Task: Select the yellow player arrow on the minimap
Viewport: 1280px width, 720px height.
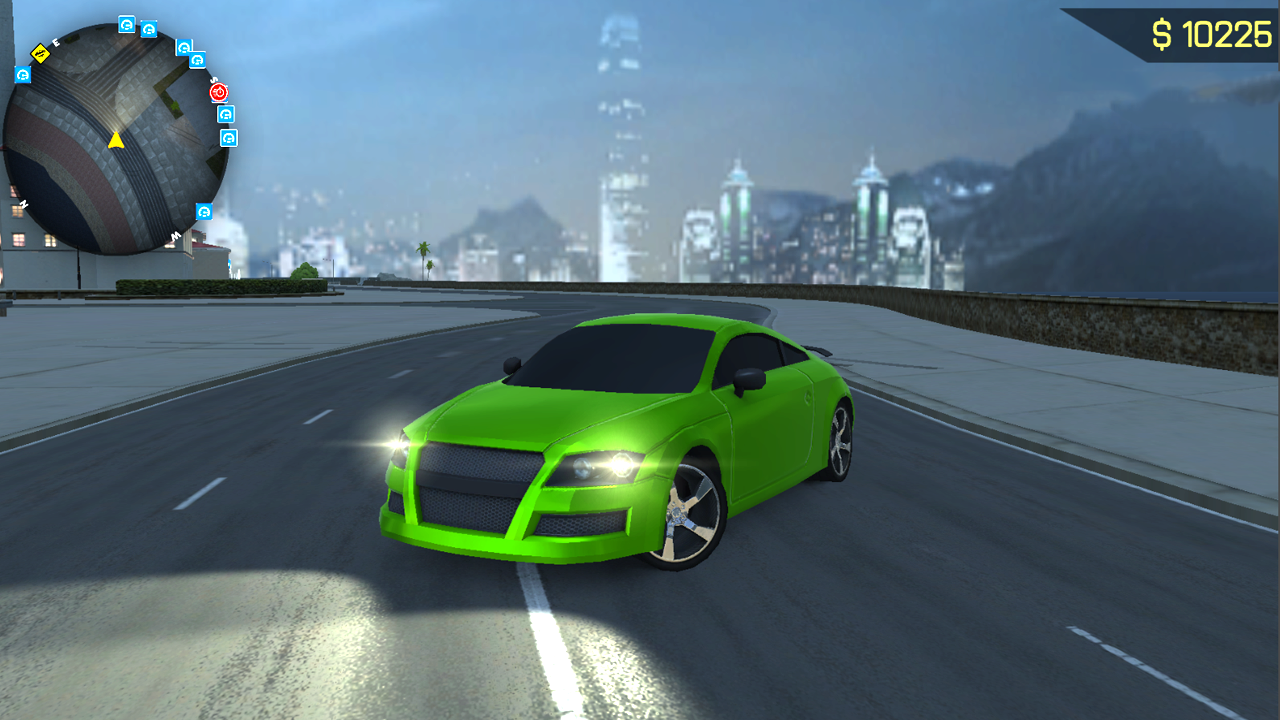Action: click(116, 141)
